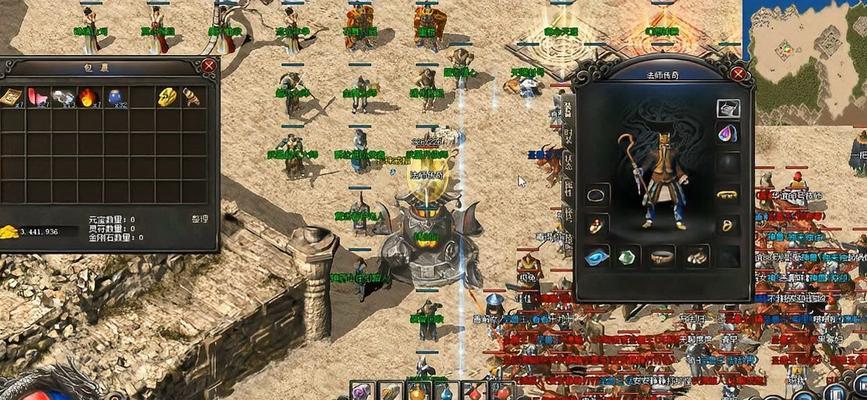Select the blue potion jar slot

point(114,97)
